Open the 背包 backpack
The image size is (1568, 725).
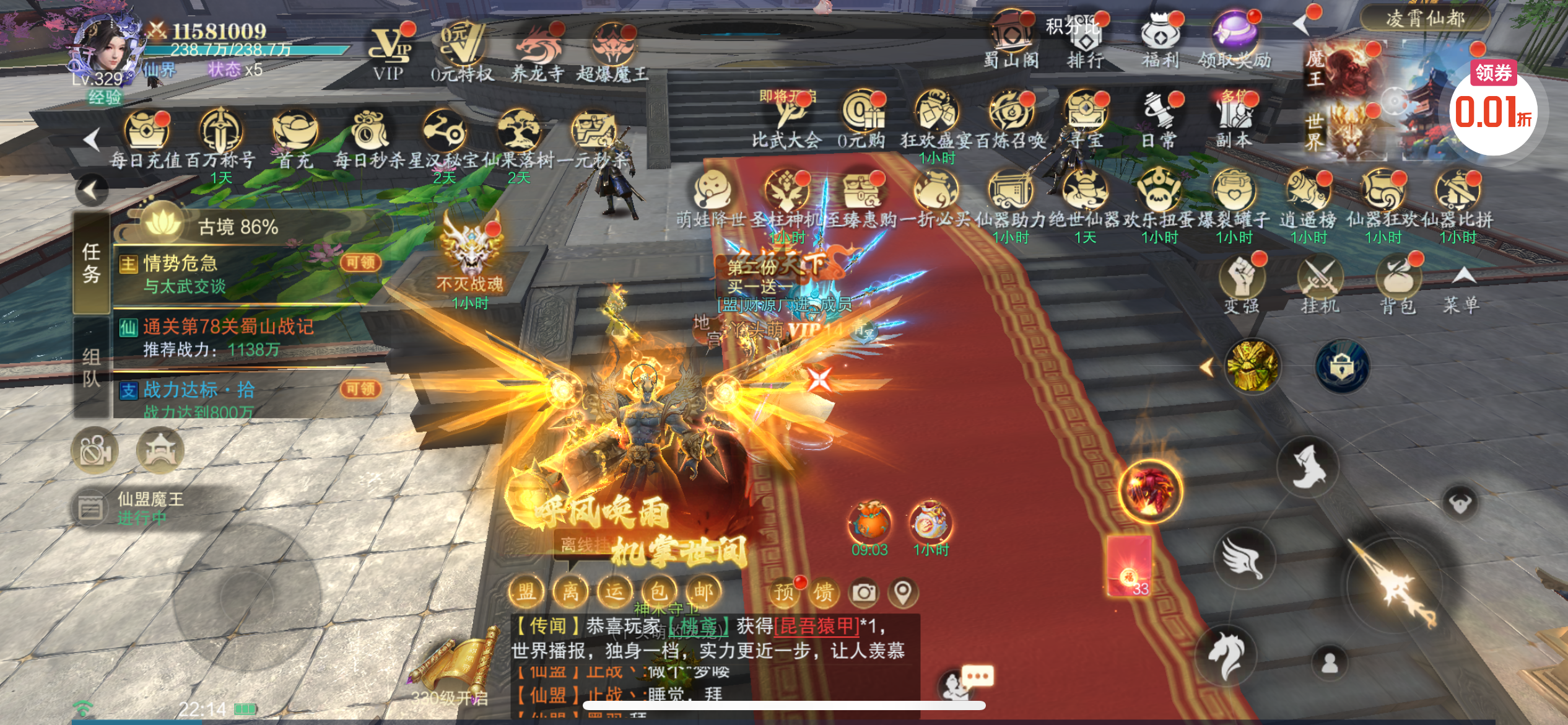point(1398,284)
